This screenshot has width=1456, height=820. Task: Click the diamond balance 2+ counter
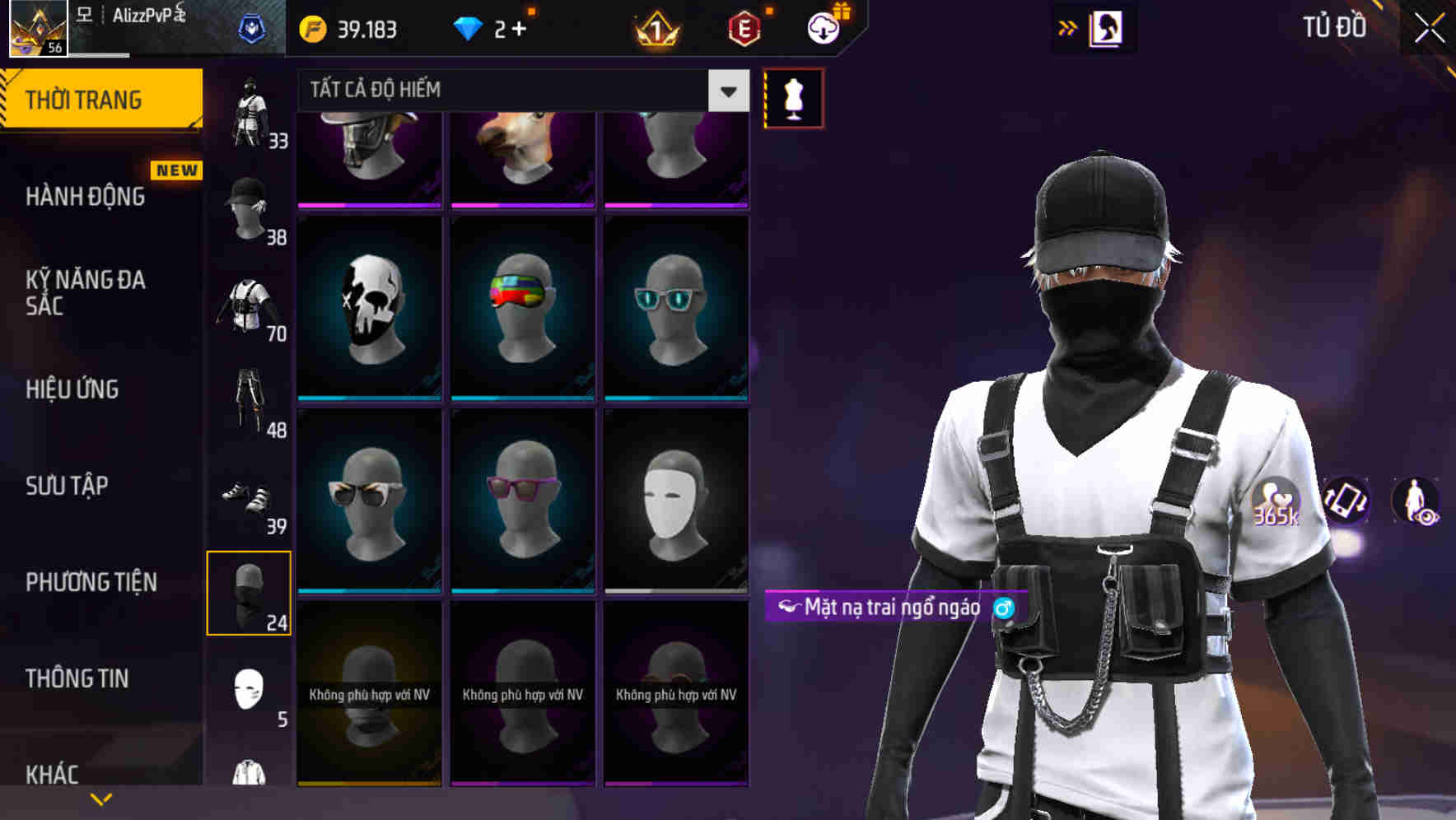[x=492, y=27]
